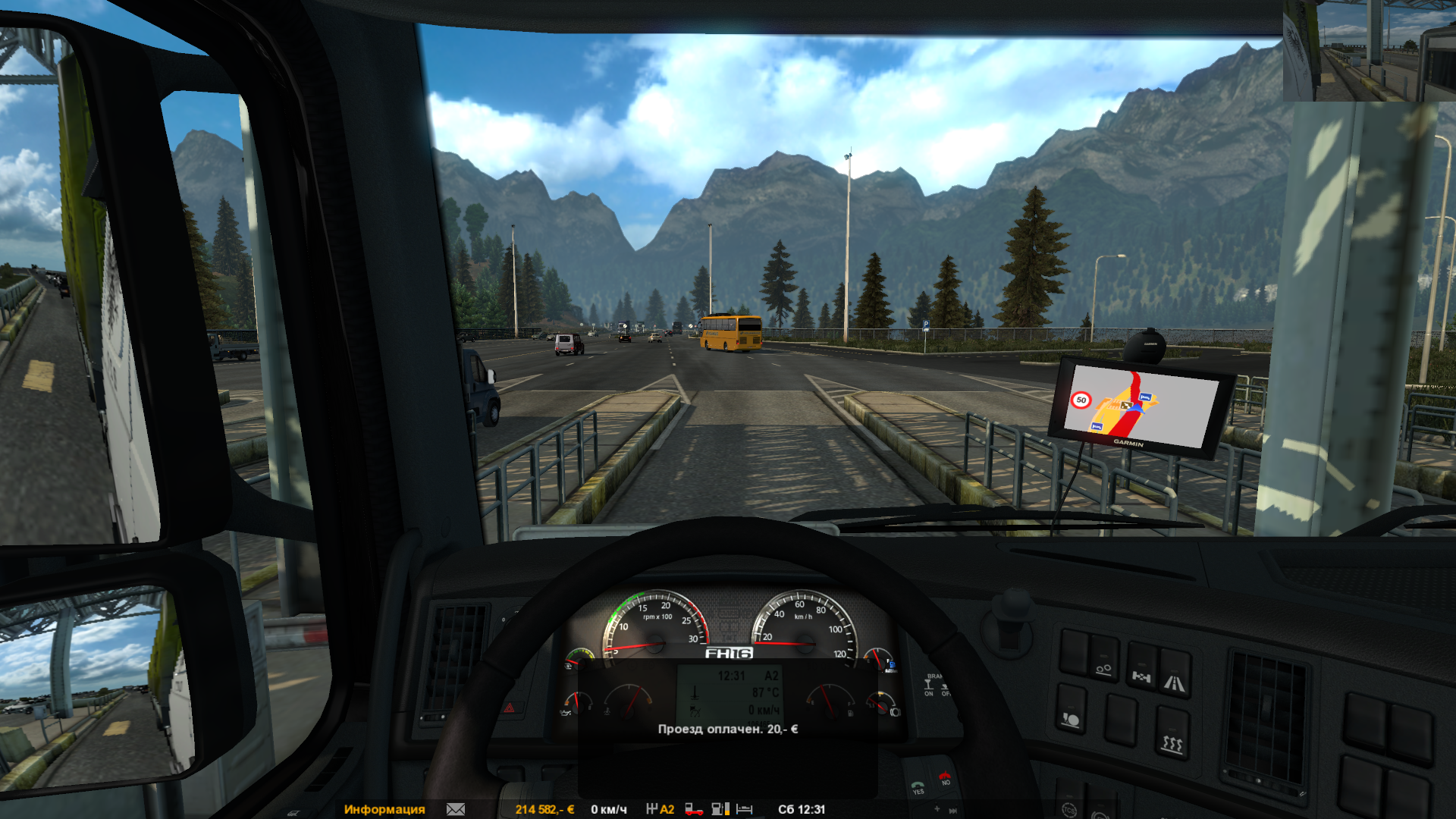The image size is (1456, 819).
Task: Click the truck damage indicator icon
Action: [x=693, y=809]
